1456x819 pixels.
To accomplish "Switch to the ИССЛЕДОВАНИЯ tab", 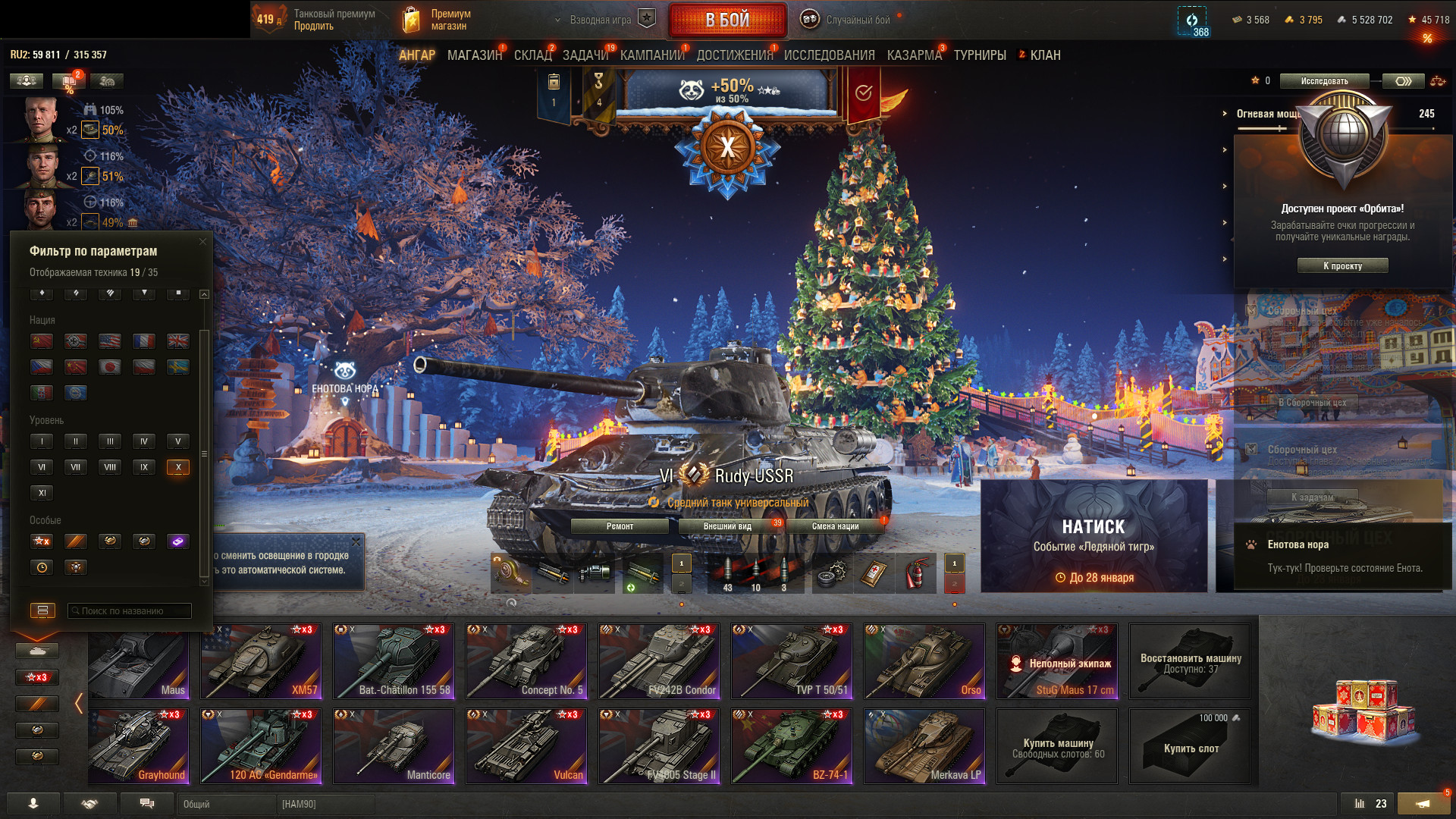I will click(829, 55).
